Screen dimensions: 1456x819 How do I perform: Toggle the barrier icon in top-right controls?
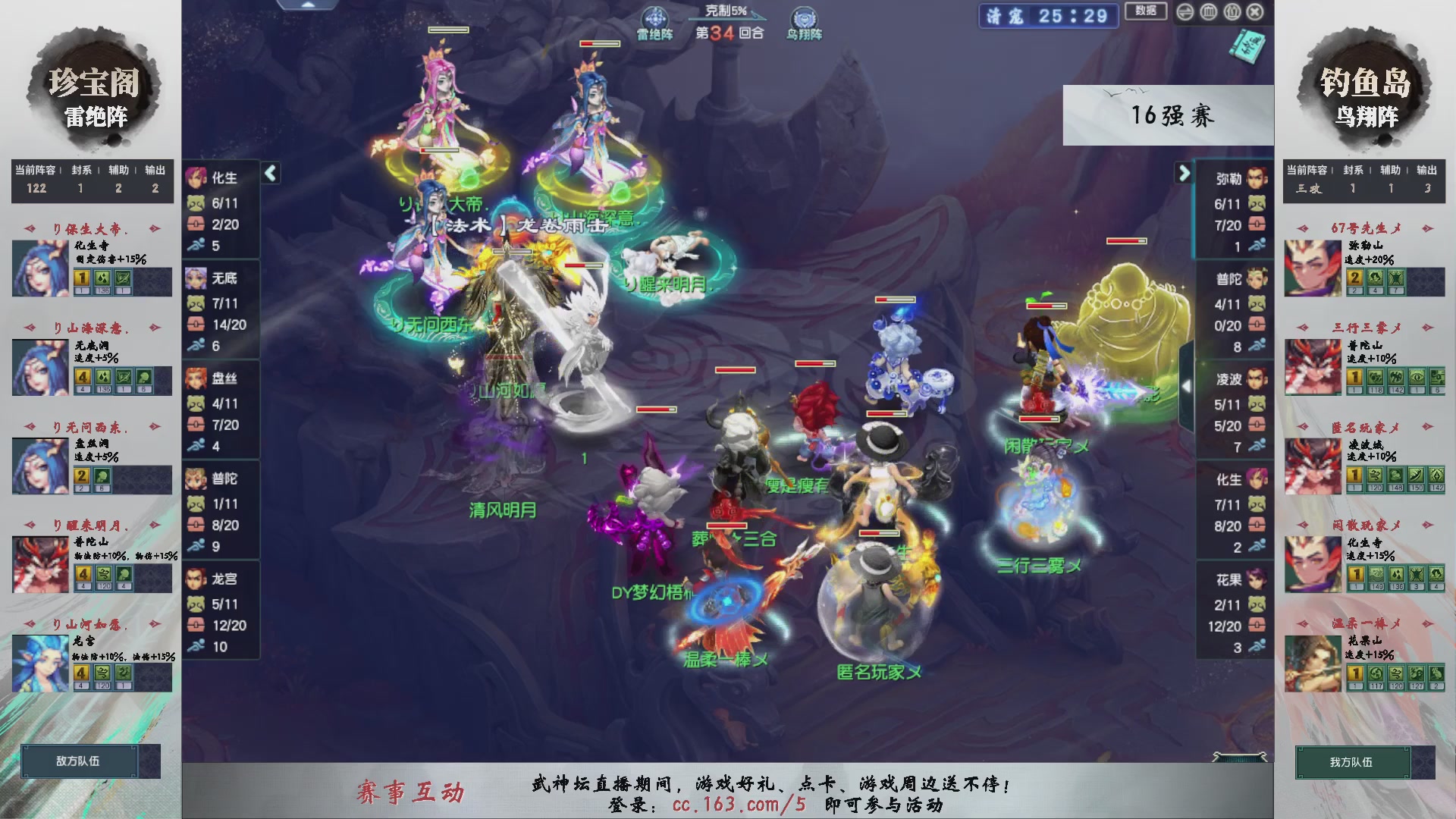1207,12
